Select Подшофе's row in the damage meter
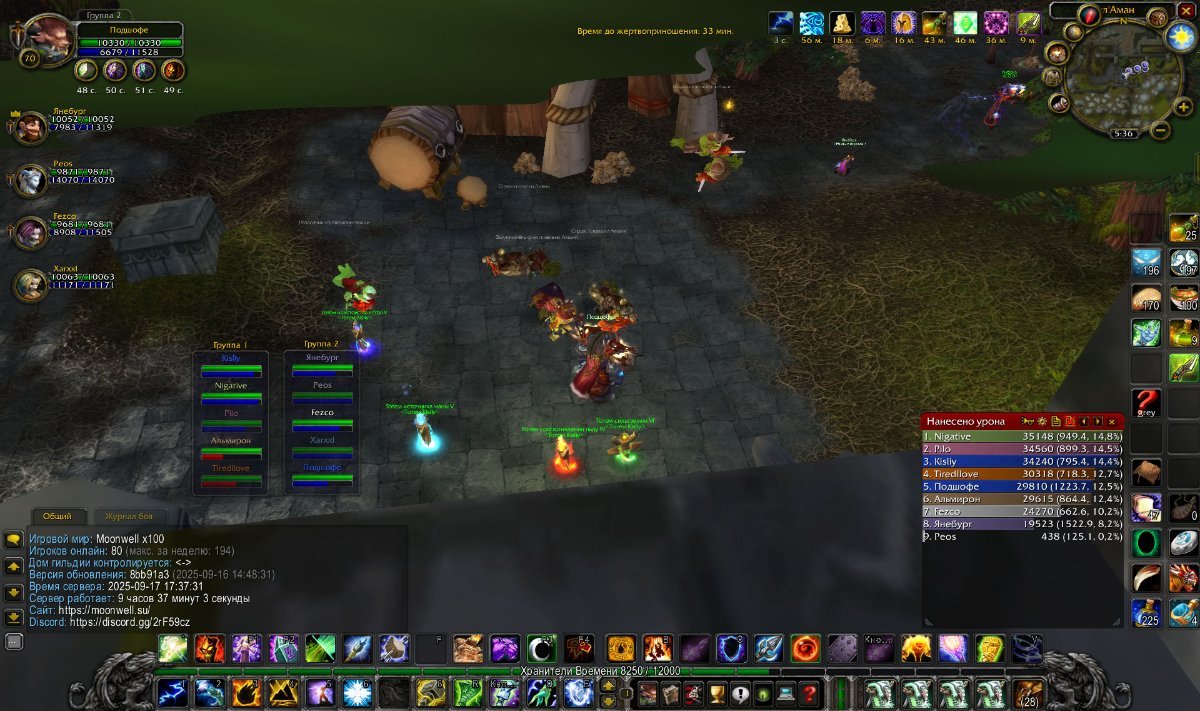Screen dimensions: 1200x711 (x=1020, y=486)
